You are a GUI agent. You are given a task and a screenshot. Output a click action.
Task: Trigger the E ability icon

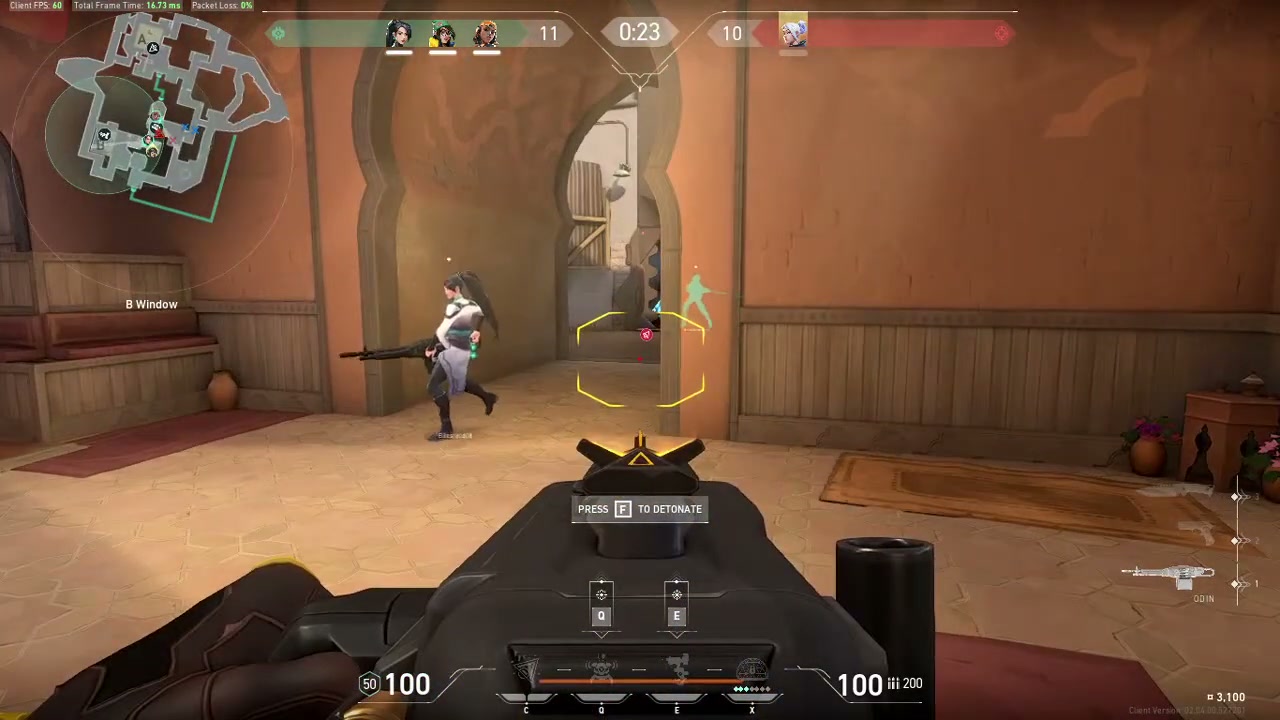click(677, 665)
